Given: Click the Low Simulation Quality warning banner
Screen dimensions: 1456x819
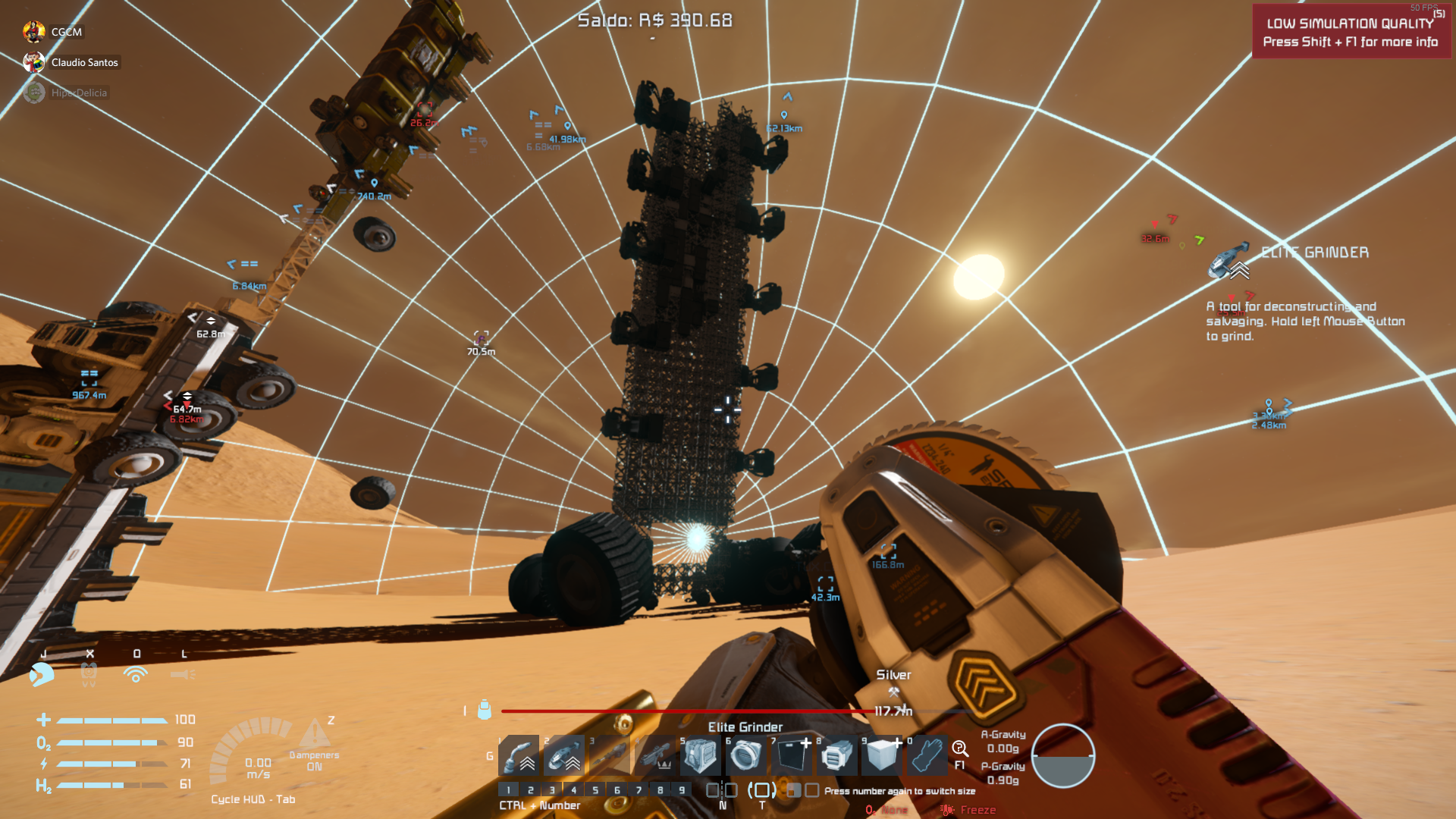Looking at the screenshot, I should click(1350, 32).
